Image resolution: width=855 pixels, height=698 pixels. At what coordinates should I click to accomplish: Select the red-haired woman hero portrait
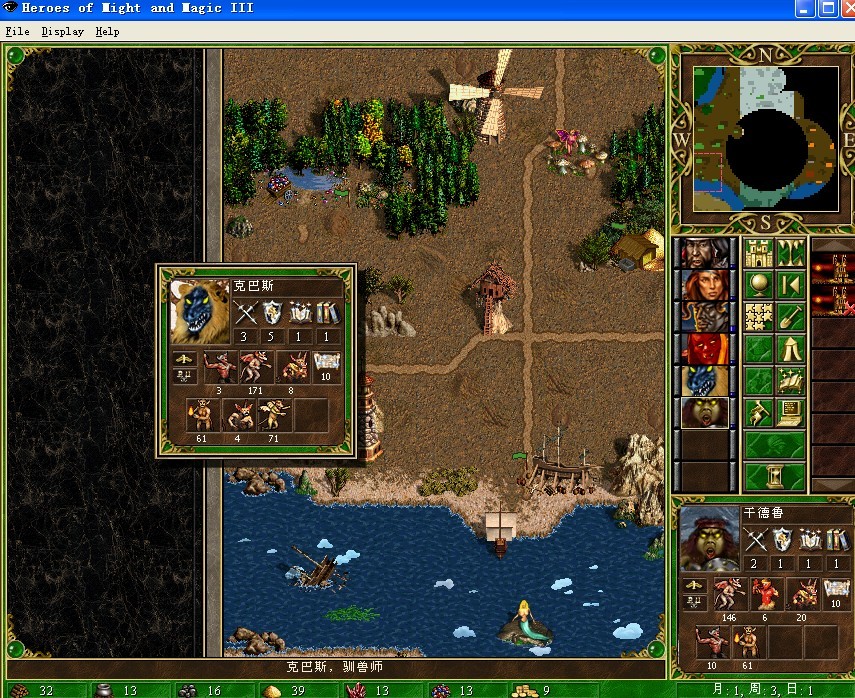point(705,285)
